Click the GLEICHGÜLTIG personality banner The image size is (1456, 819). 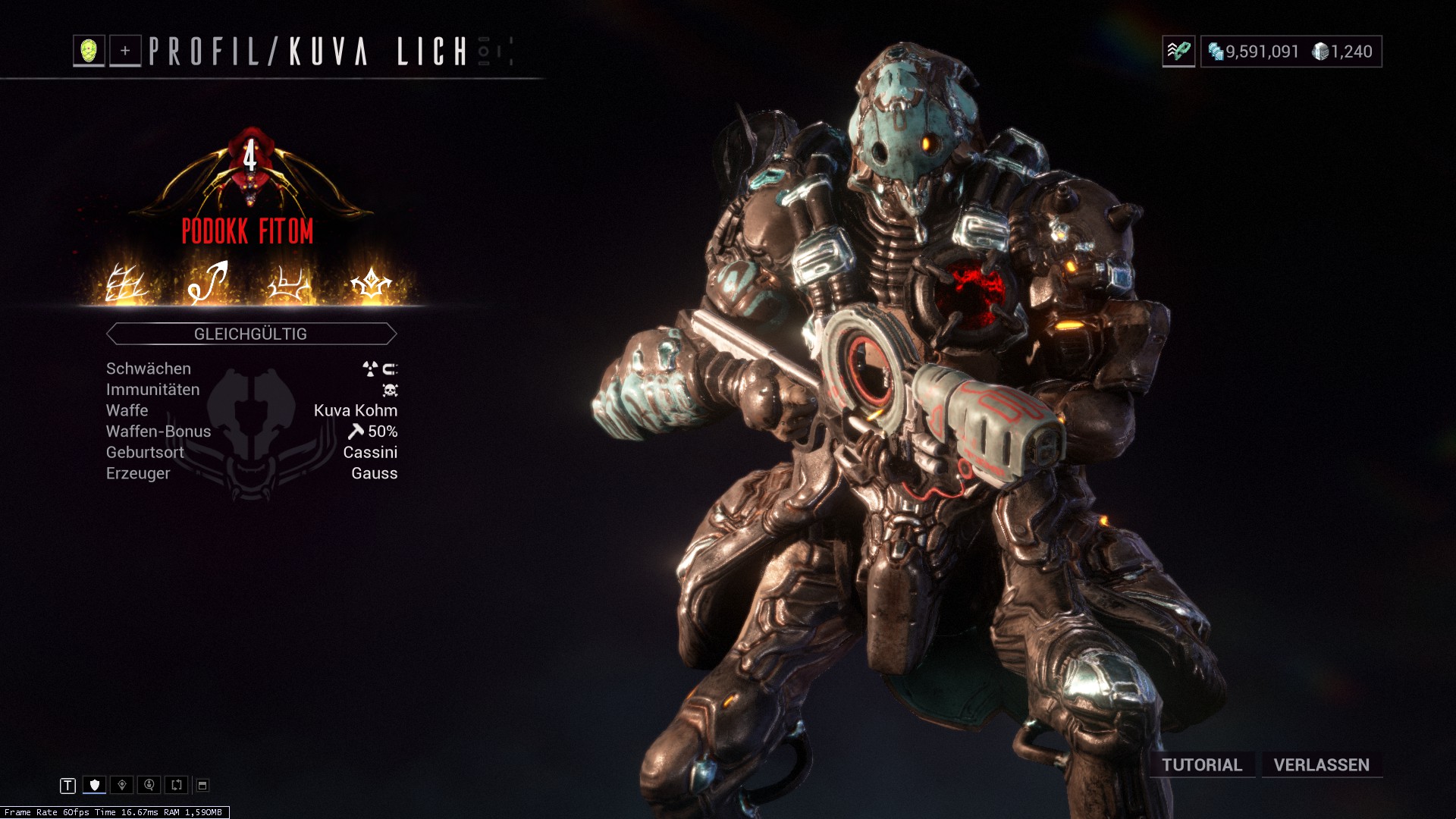[x=251, y=334]
